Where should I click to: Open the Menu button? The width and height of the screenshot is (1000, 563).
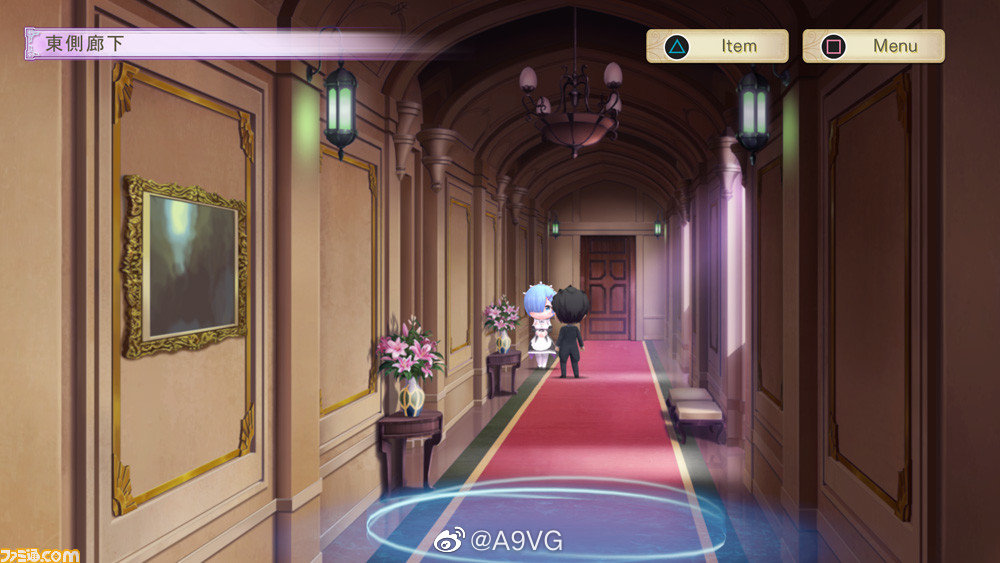pos(873,46)
